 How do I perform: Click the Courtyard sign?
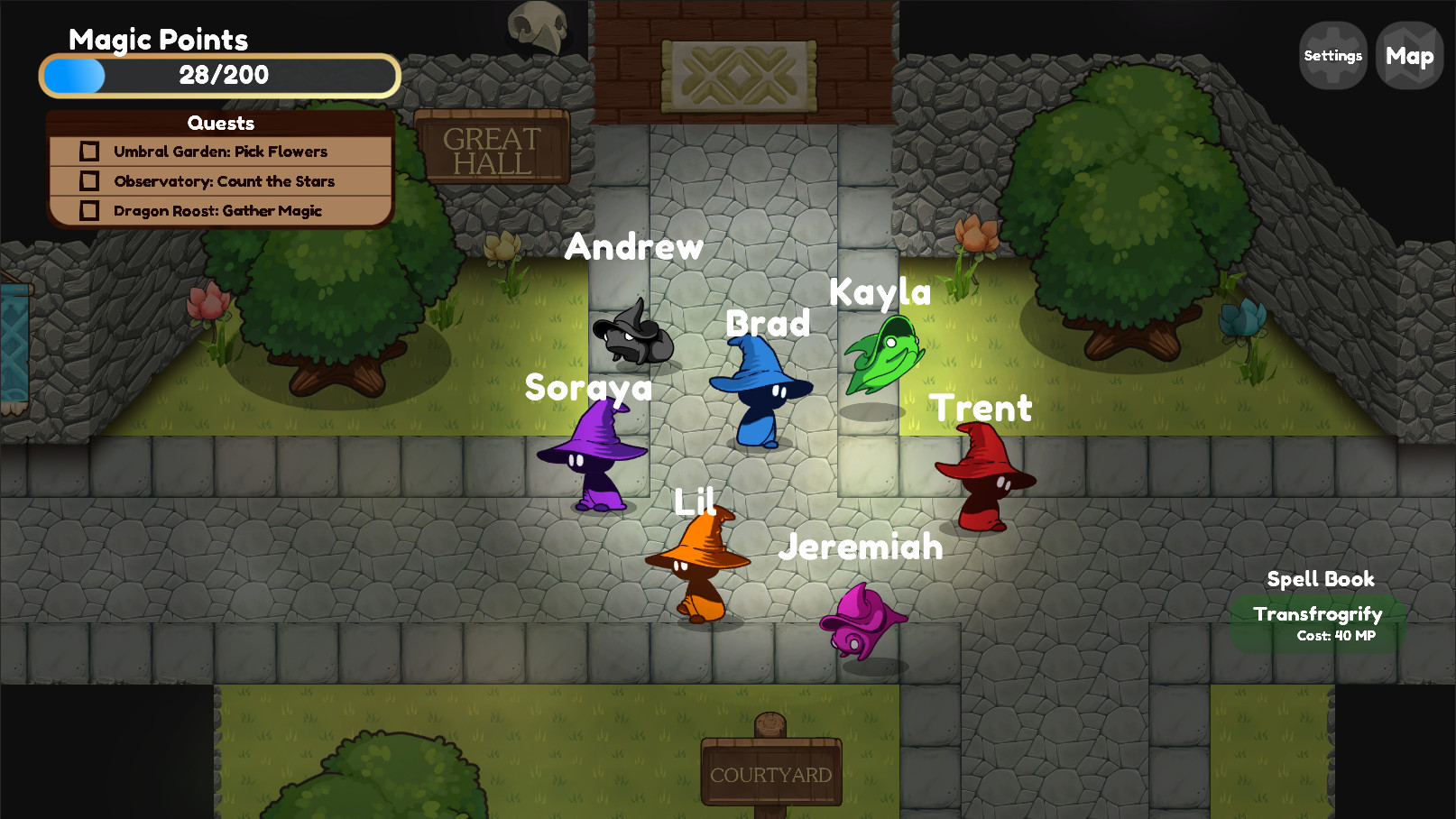point(770,773)
